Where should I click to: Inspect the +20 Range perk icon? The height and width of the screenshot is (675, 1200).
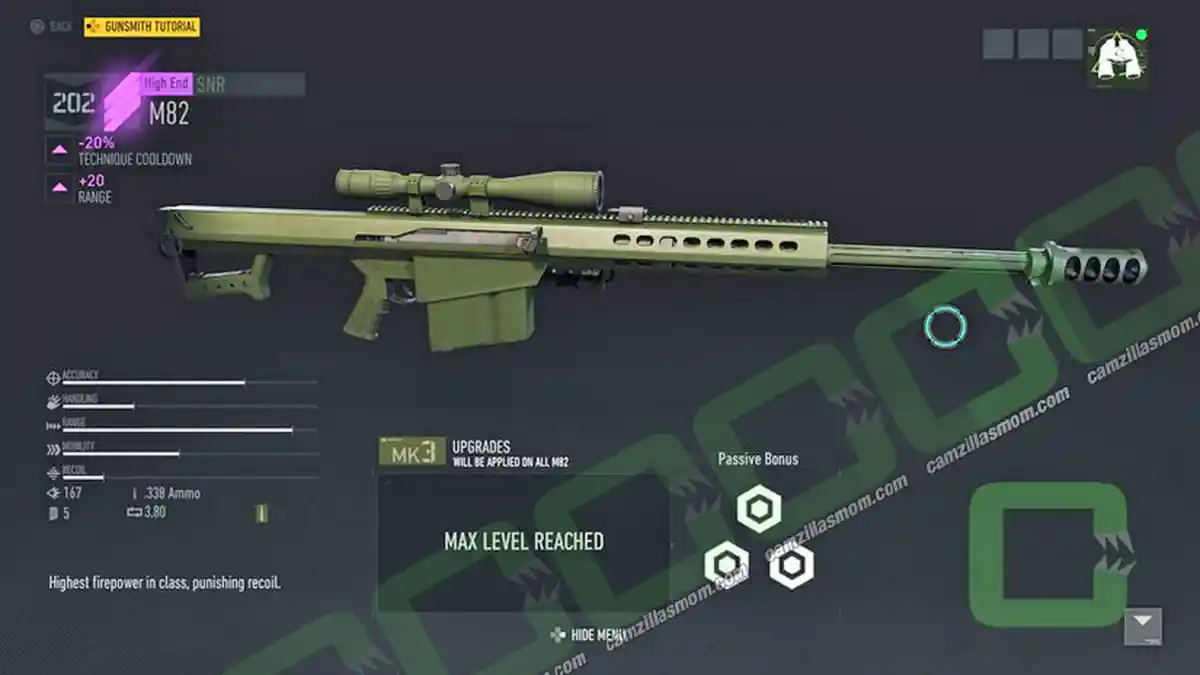click(x=59, y=187)
